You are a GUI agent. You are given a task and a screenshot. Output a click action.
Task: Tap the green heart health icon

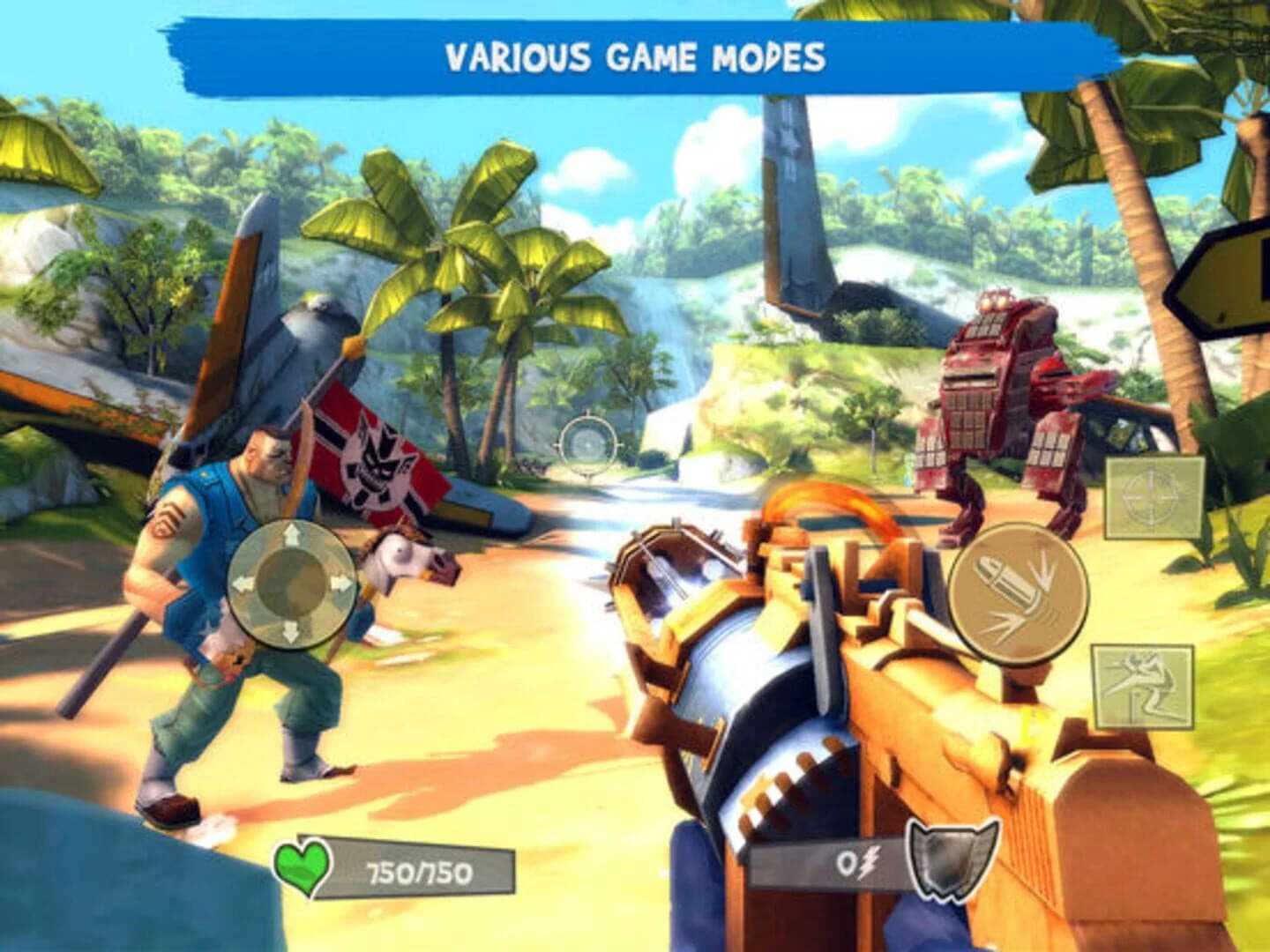click(304, 868)
